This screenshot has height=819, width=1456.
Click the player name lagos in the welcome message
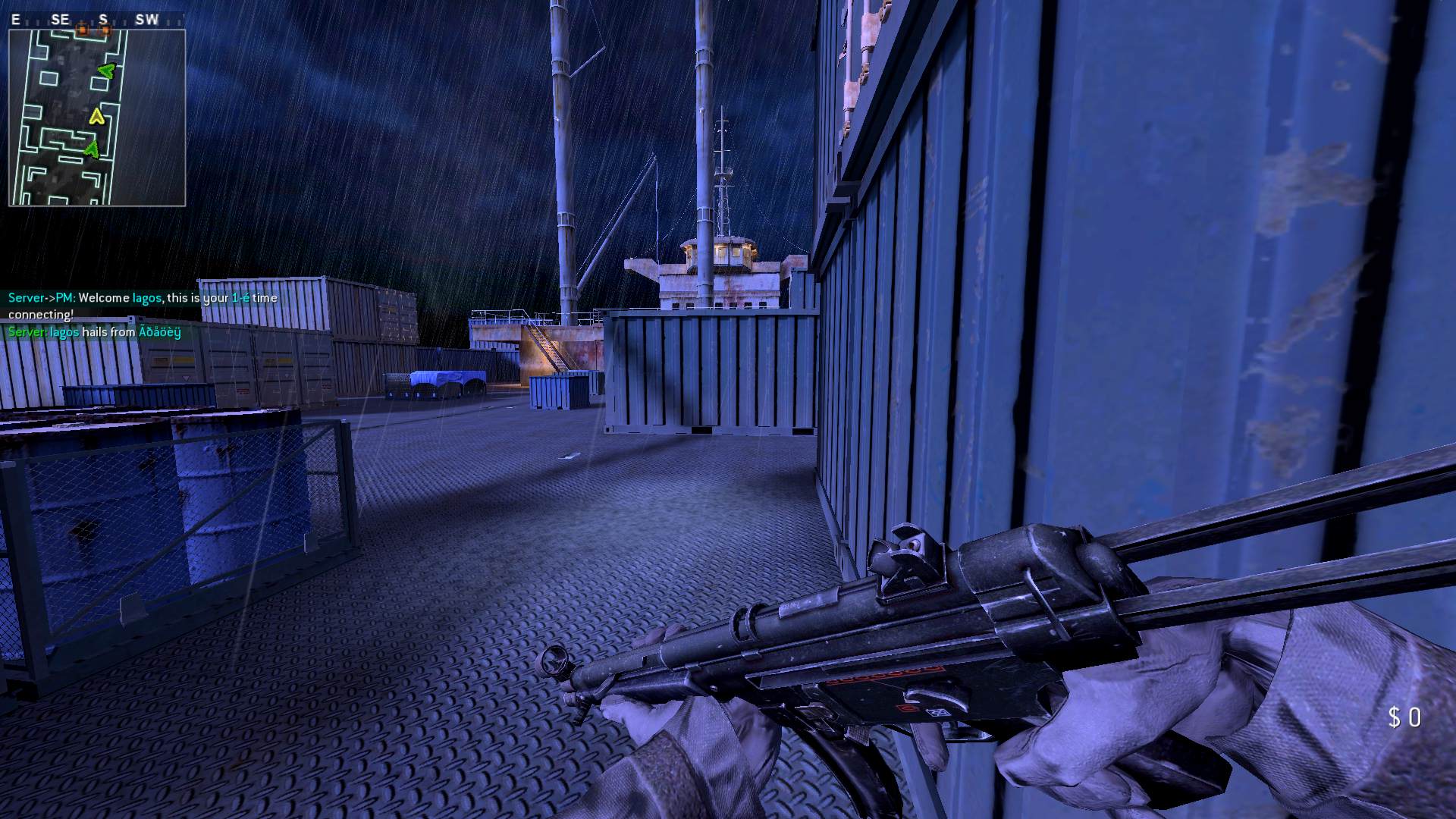click(x=146, y=298)
